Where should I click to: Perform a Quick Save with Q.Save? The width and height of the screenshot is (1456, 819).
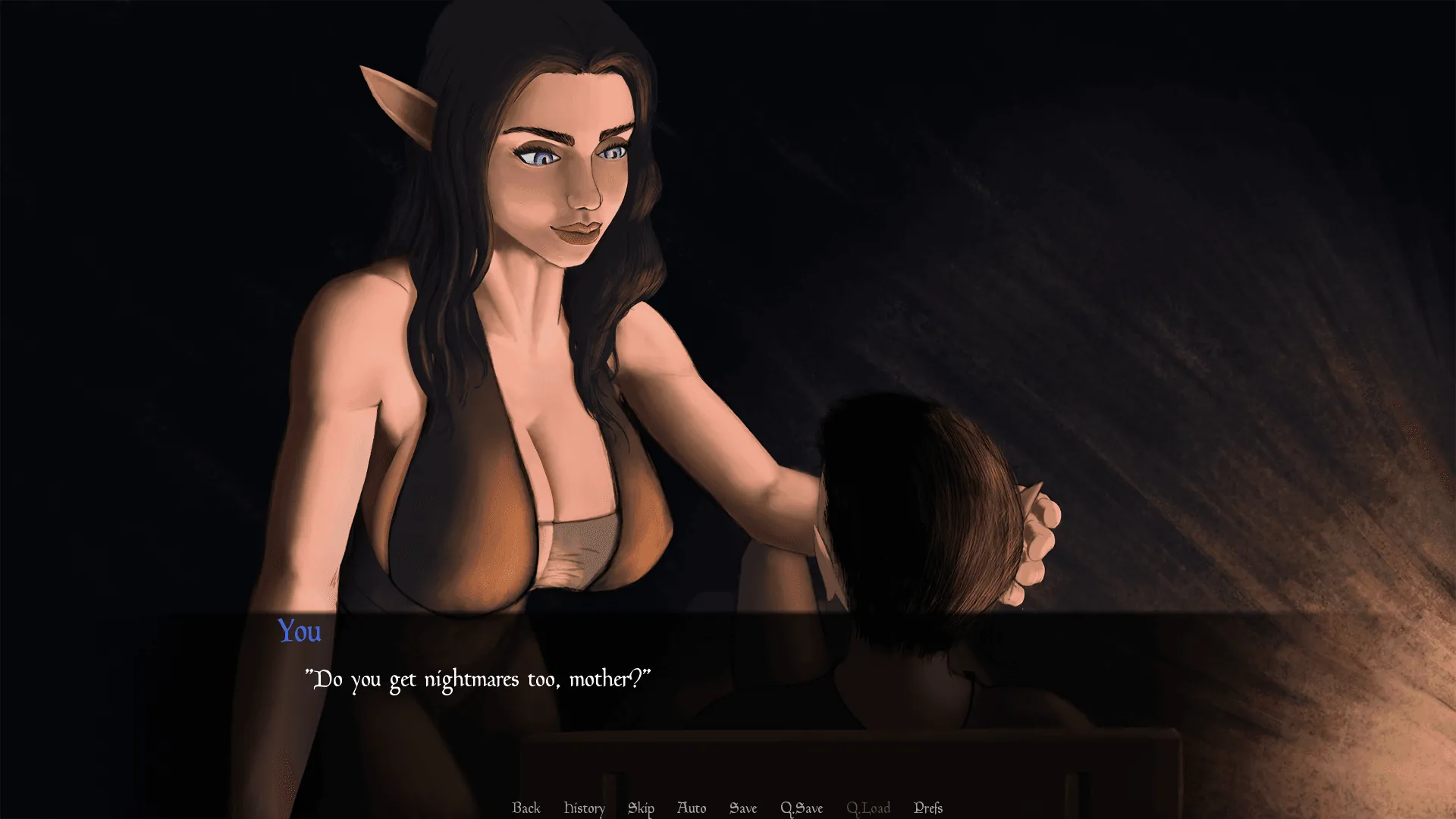click(802, 808)
